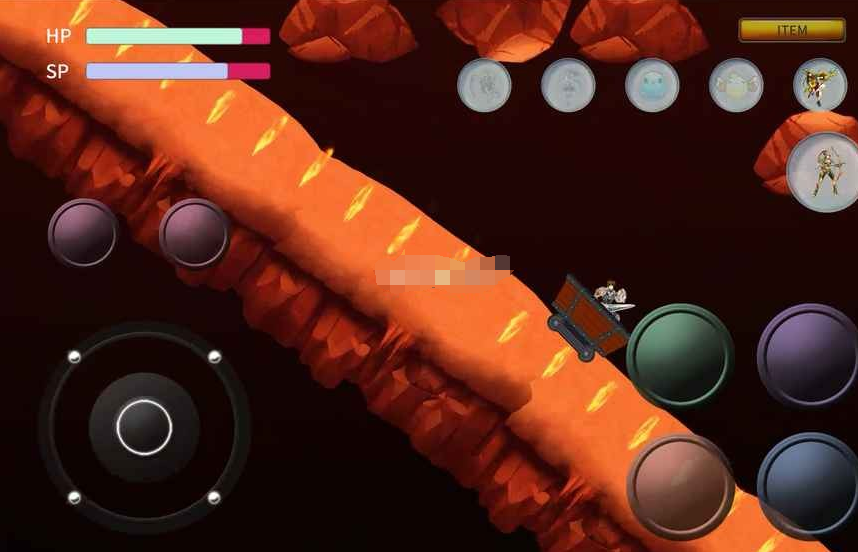Select the large archer character portrait

tap(824, 171)
